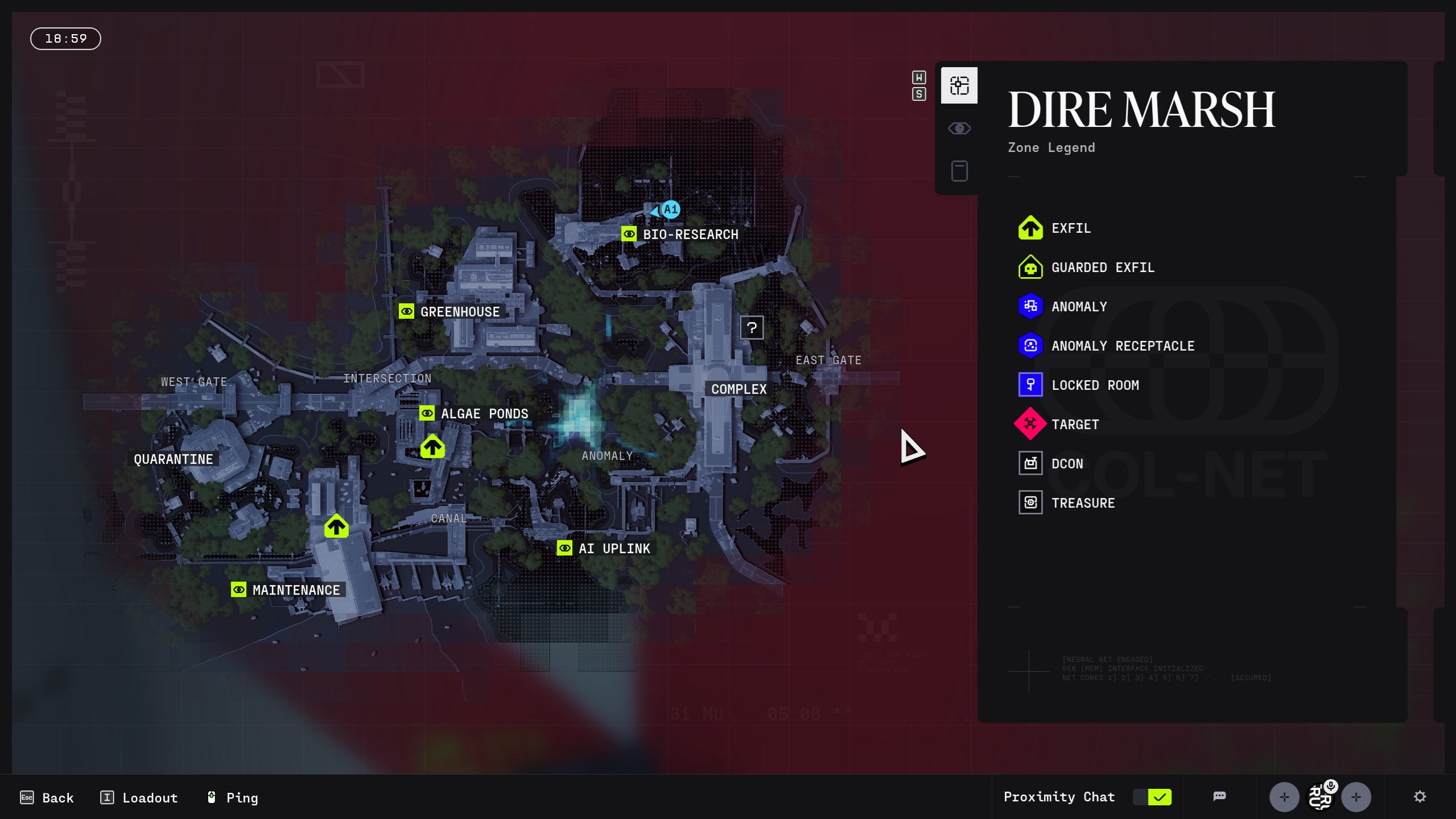
Task: Select the Bio-Research map marker
Action: click(629, 234)
